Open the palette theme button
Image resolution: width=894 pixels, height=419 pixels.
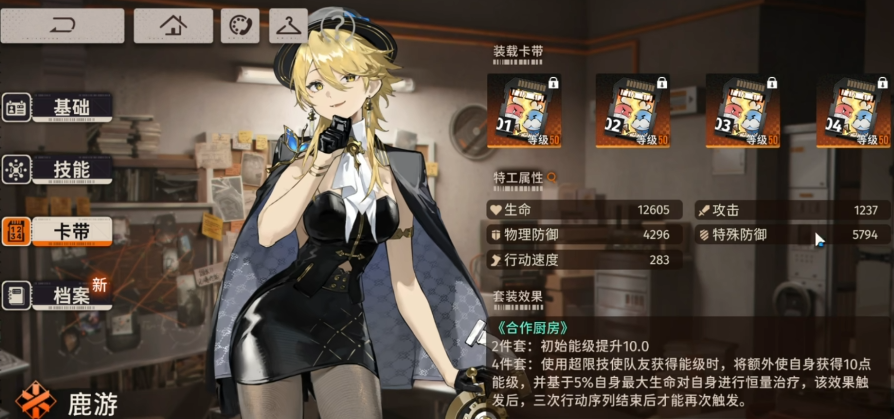pyautogui.click(x=240, y=25)
